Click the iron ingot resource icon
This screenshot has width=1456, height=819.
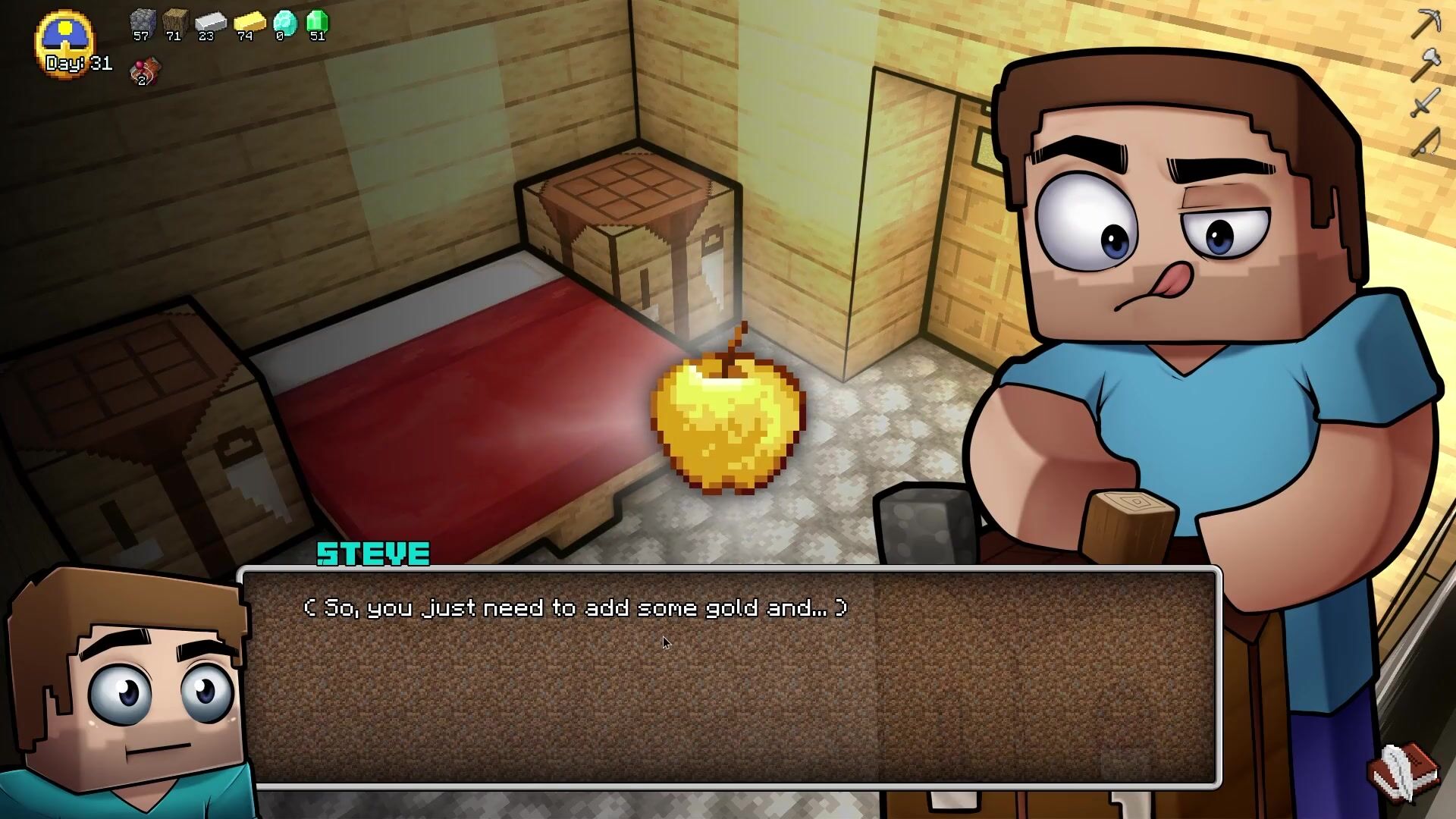pyautogui.click(x=210, y=23)
